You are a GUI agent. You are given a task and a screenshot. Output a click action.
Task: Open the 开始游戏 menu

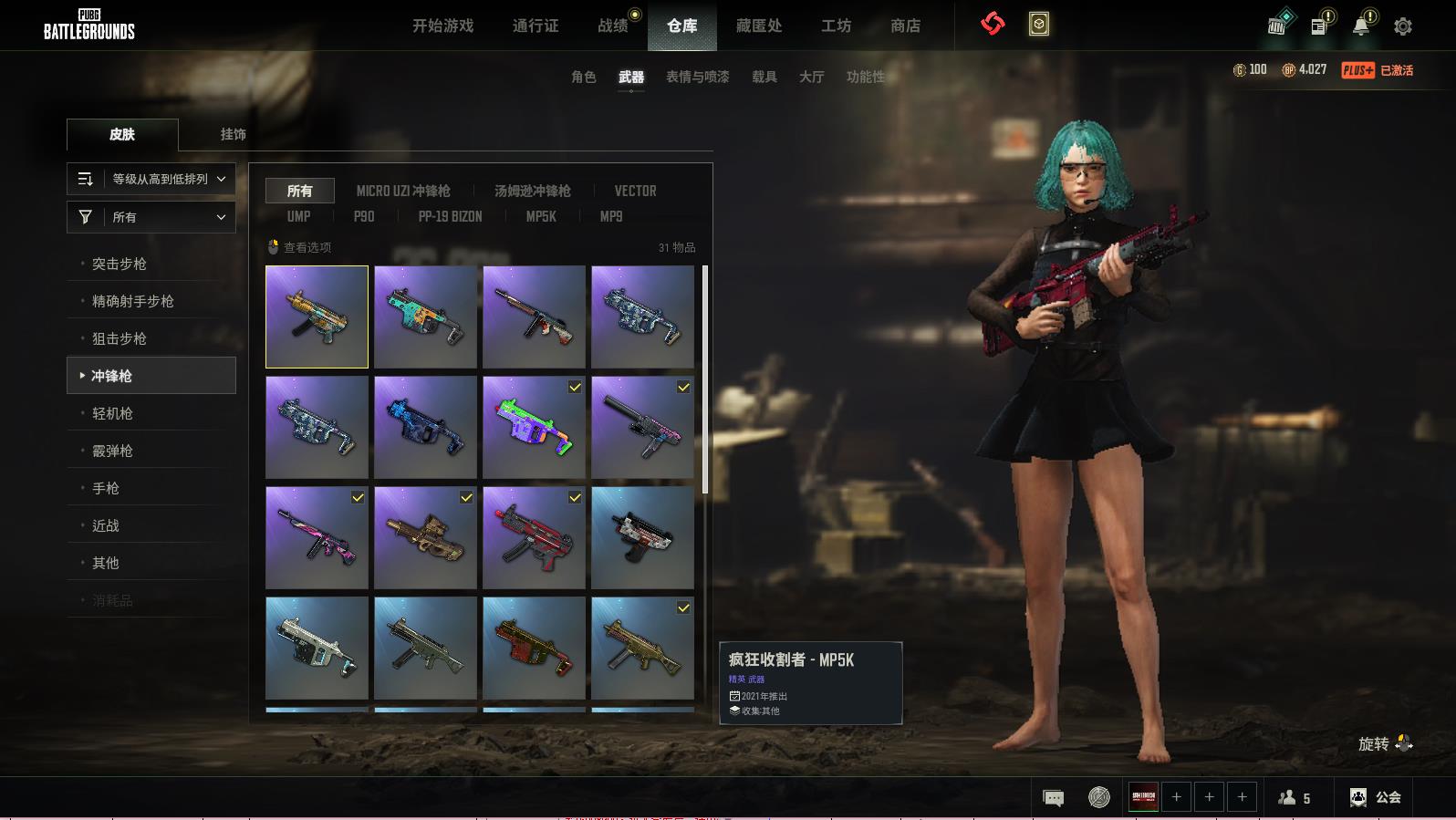click(x=442, y=26)
